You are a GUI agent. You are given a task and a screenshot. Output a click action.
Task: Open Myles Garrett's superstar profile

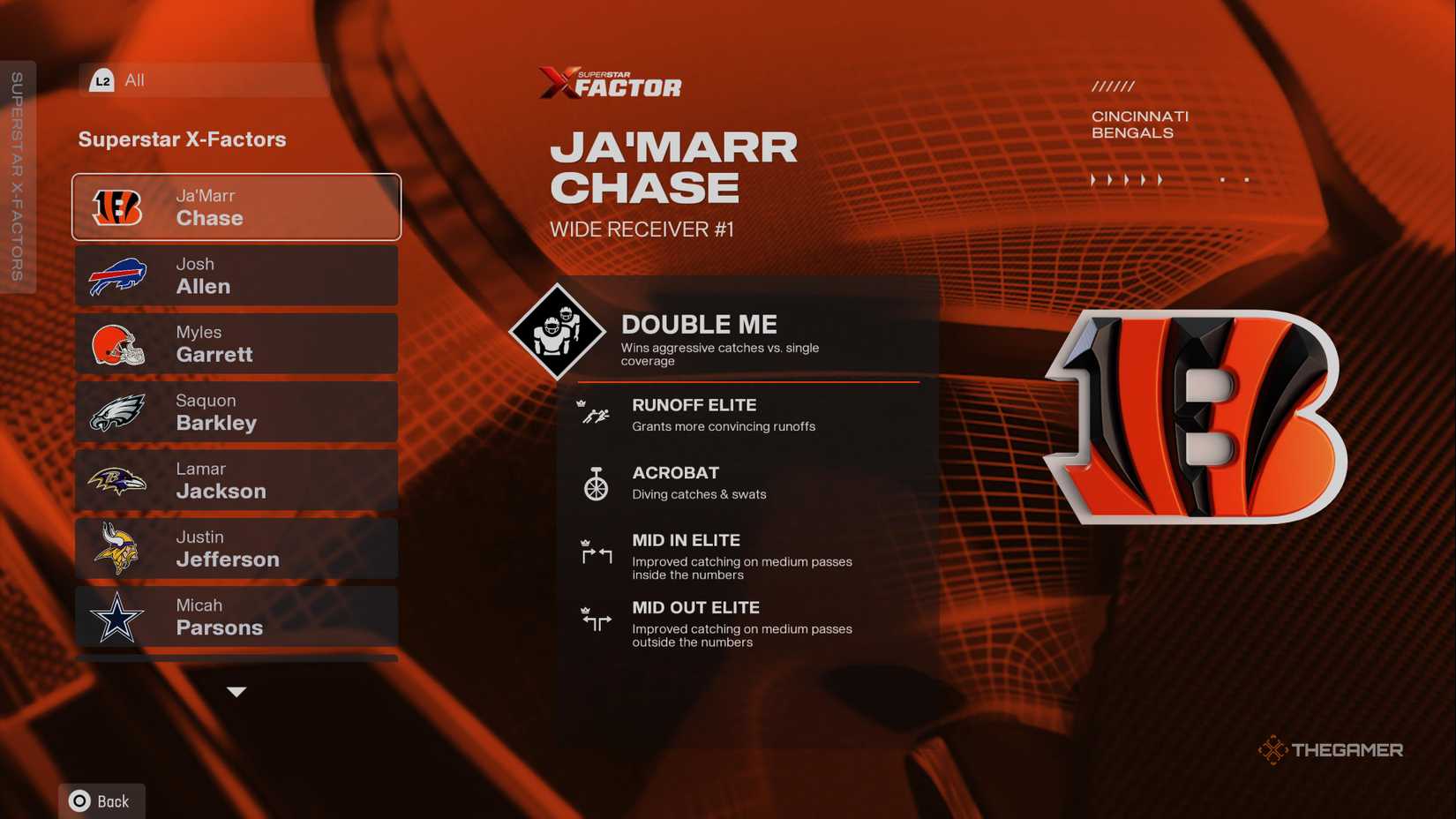click(x=236, y=343)
